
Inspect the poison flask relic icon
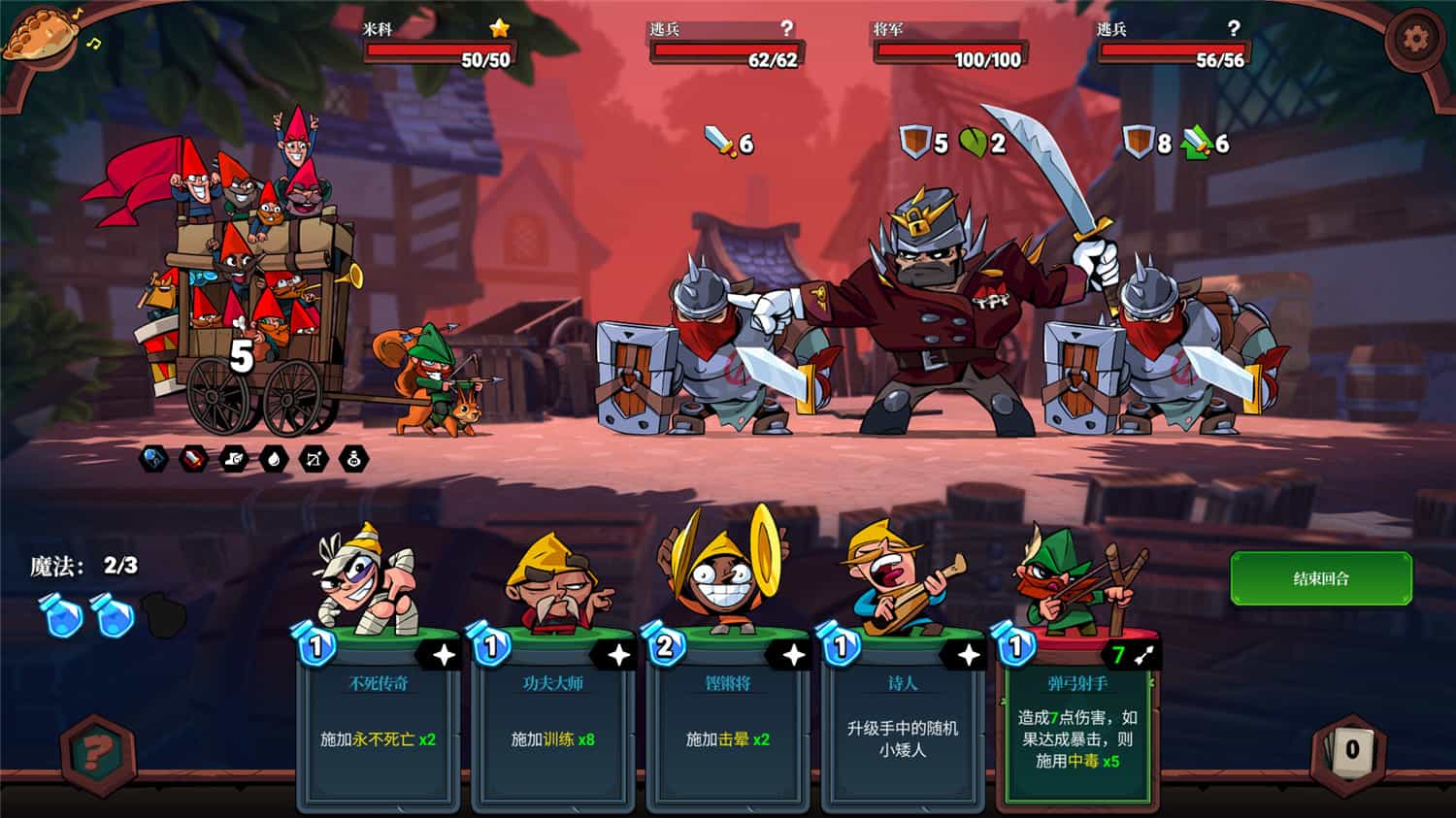click(x=354, y=459)
